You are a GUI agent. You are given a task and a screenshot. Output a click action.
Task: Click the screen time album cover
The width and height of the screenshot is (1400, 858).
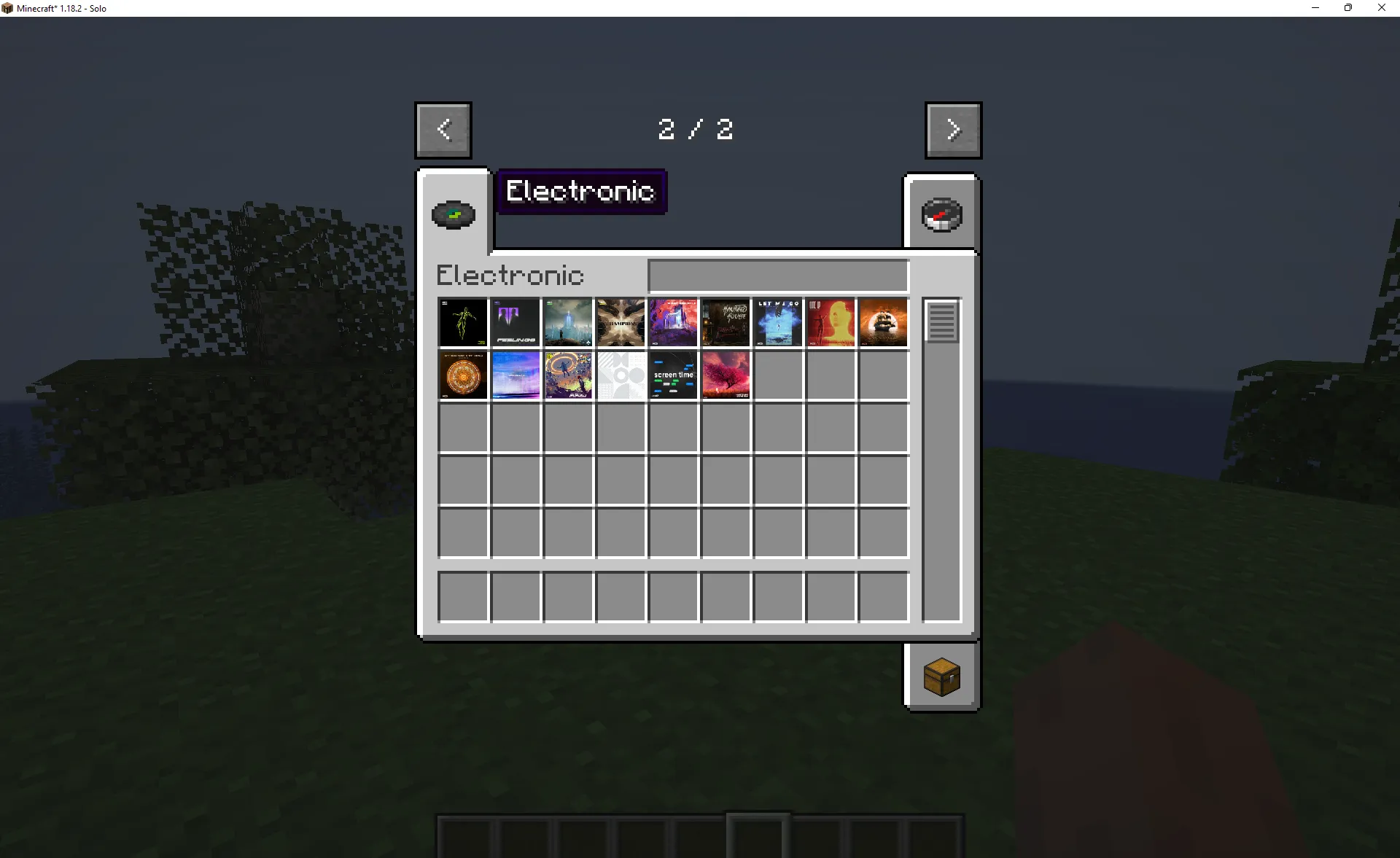click(673, 375)
